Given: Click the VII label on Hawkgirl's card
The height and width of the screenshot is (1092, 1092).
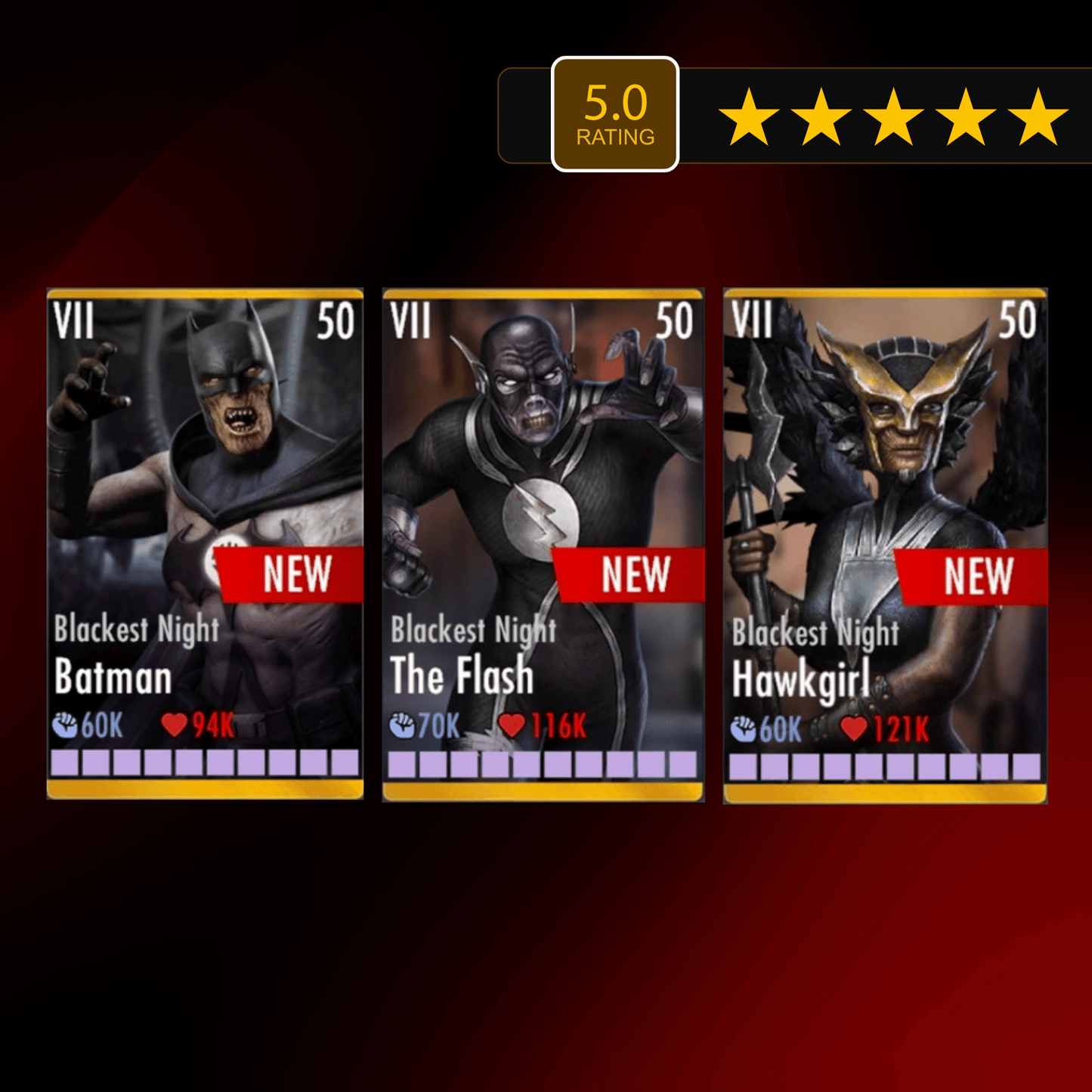Looking at the screenshot, I should tap(753, 320).
